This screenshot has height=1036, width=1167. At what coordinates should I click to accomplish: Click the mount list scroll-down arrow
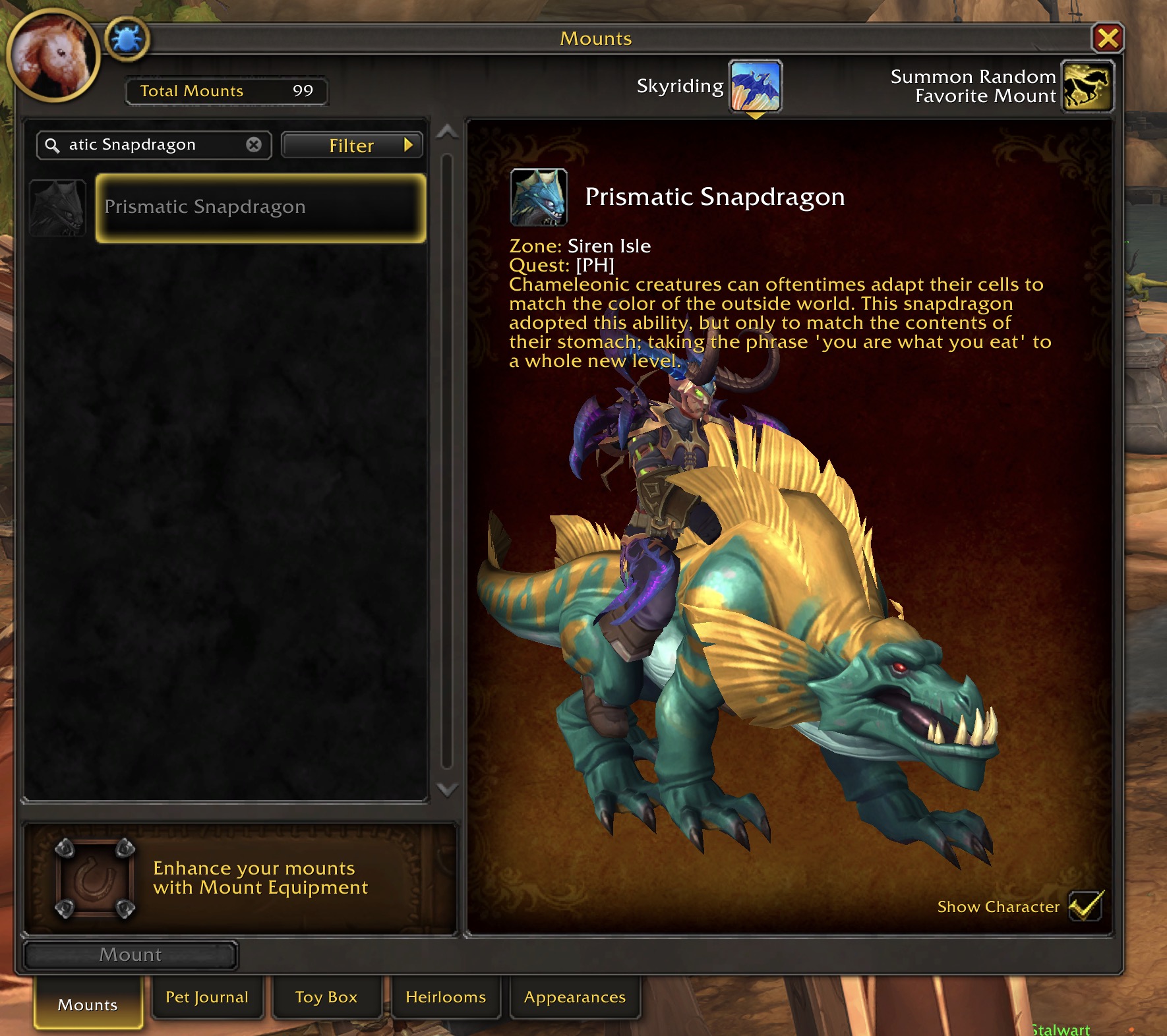coord(447,790)
